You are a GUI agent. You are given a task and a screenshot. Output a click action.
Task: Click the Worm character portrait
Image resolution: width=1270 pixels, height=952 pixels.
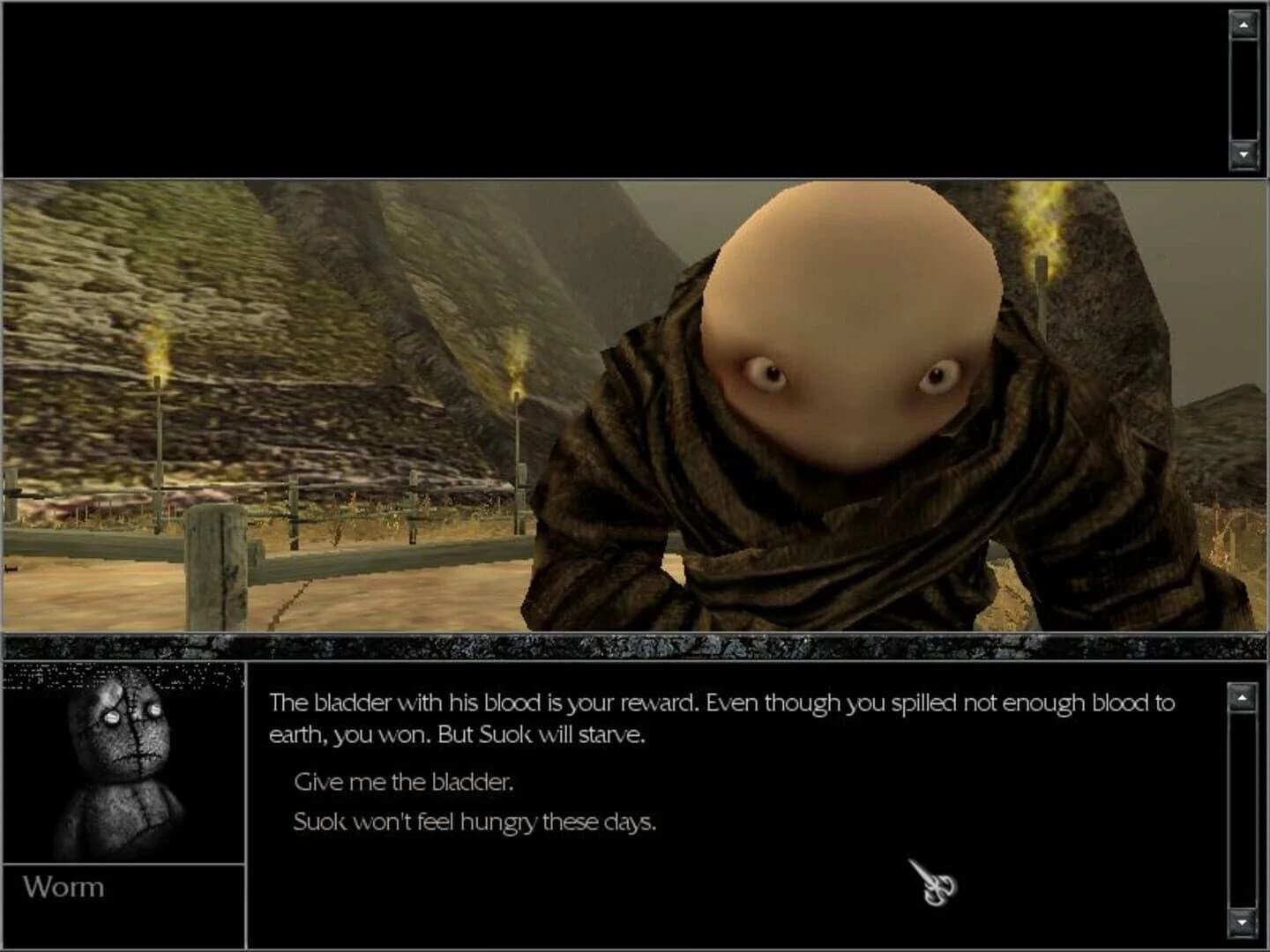point(123,767)
